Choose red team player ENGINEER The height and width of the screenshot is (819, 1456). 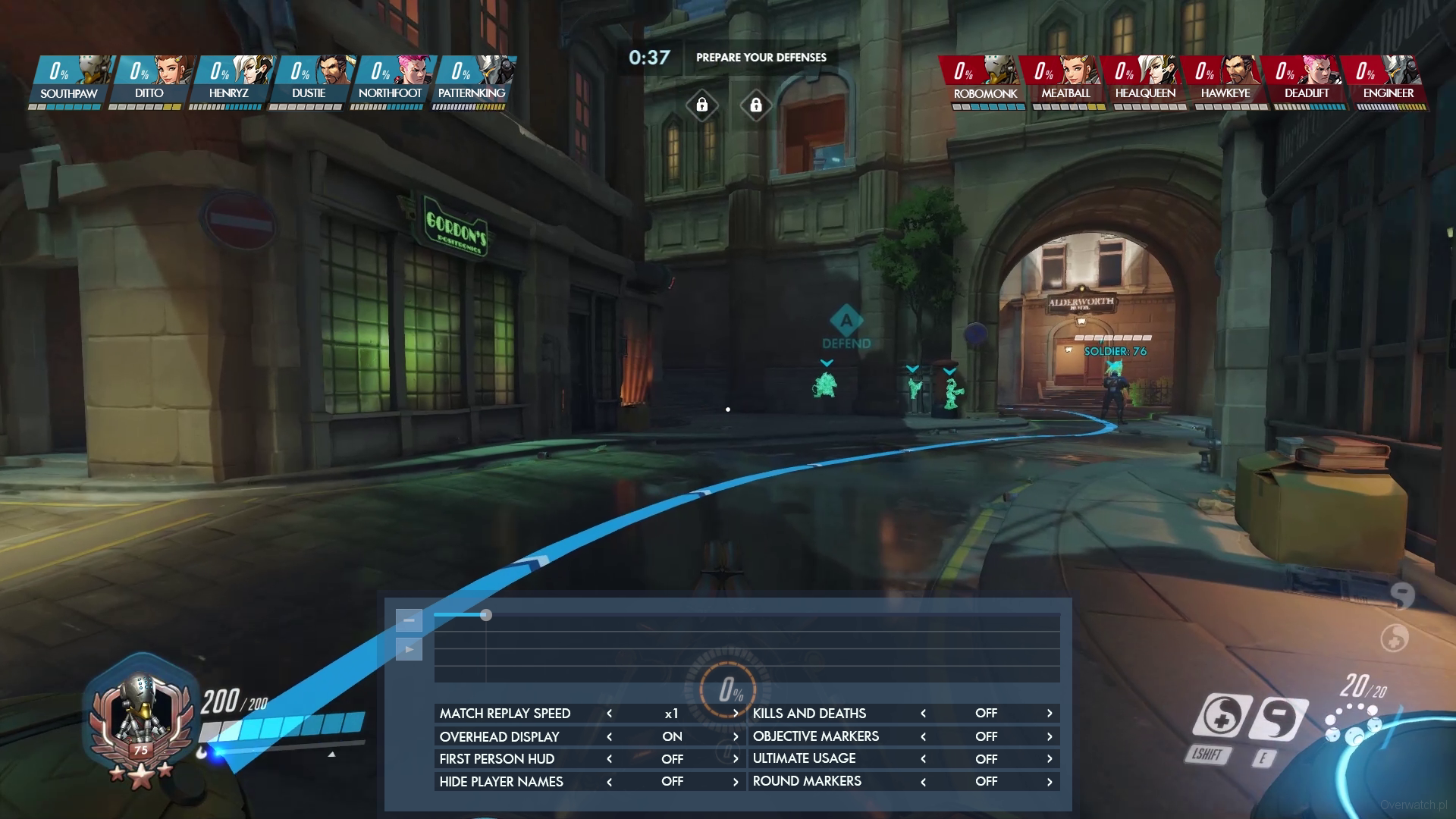coord(1388,81)
